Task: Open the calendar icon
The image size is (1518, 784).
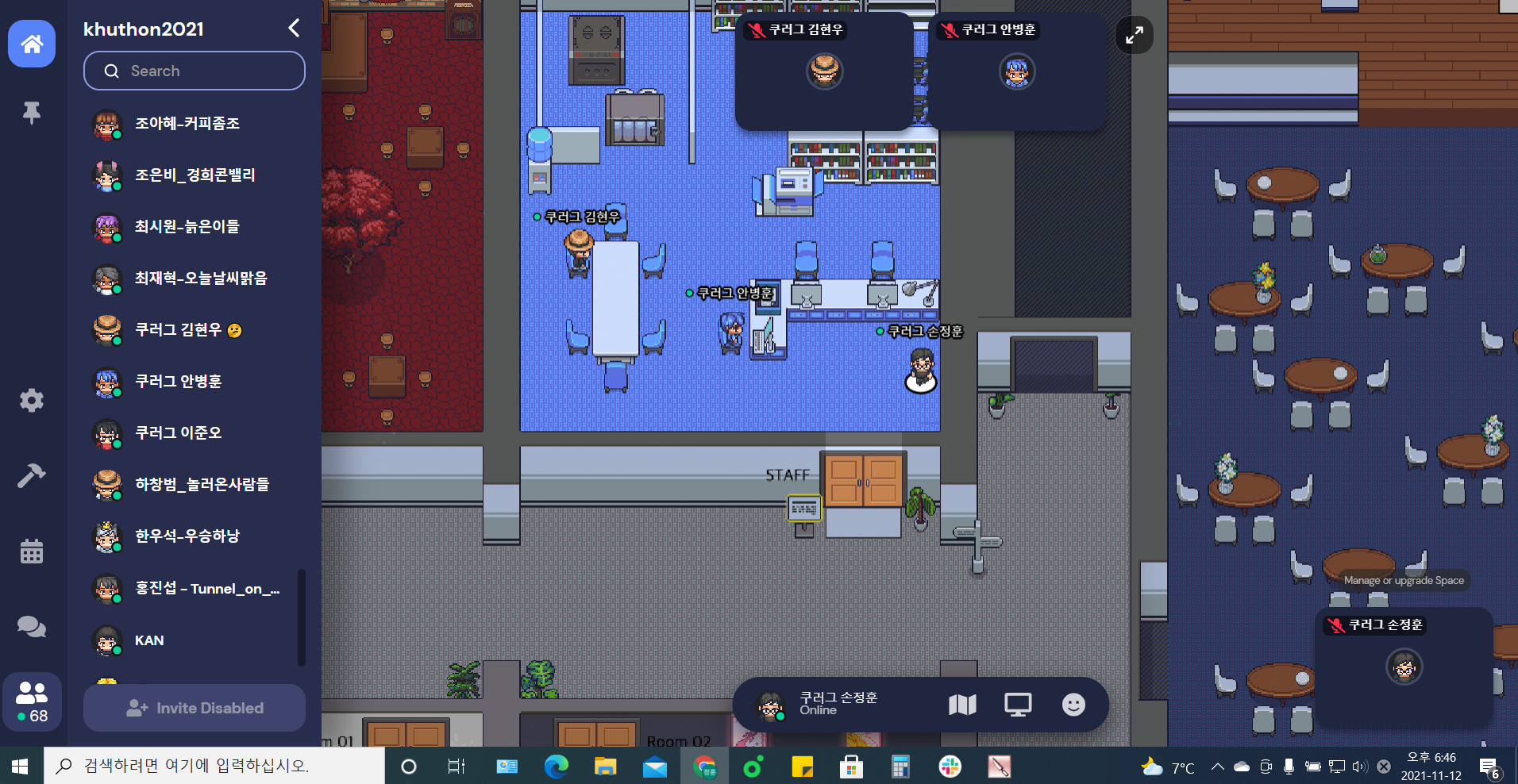Action: tap(32, 551)
